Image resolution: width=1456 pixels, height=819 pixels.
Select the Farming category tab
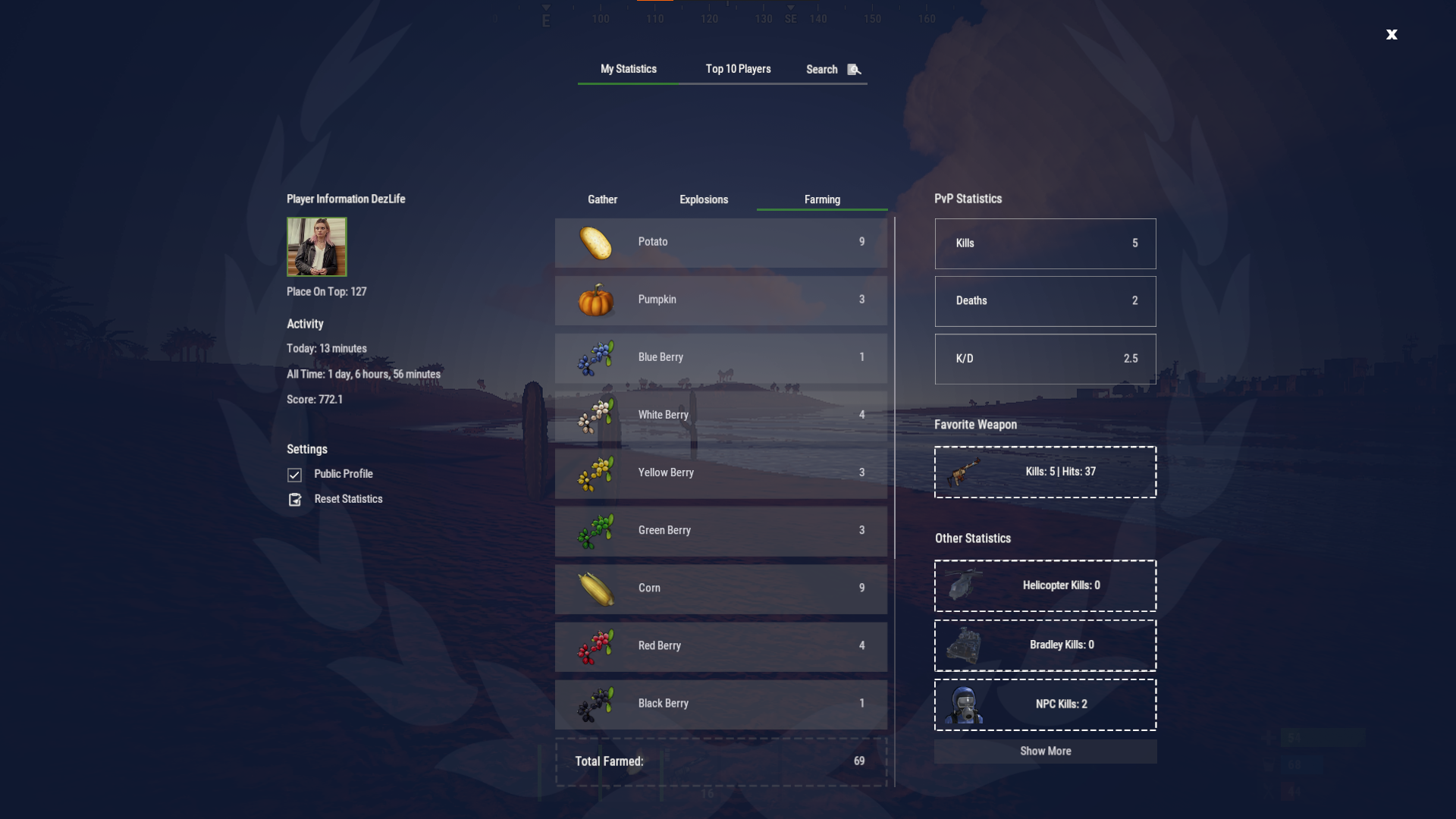click(822, 199)
